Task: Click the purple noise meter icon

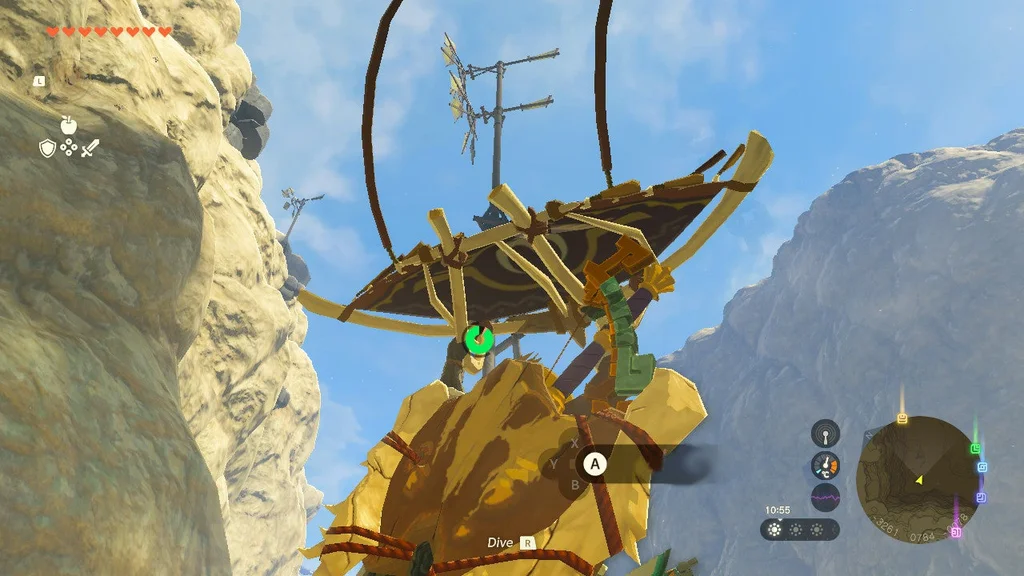Action: pyautogui.click(x=825, y=497)
